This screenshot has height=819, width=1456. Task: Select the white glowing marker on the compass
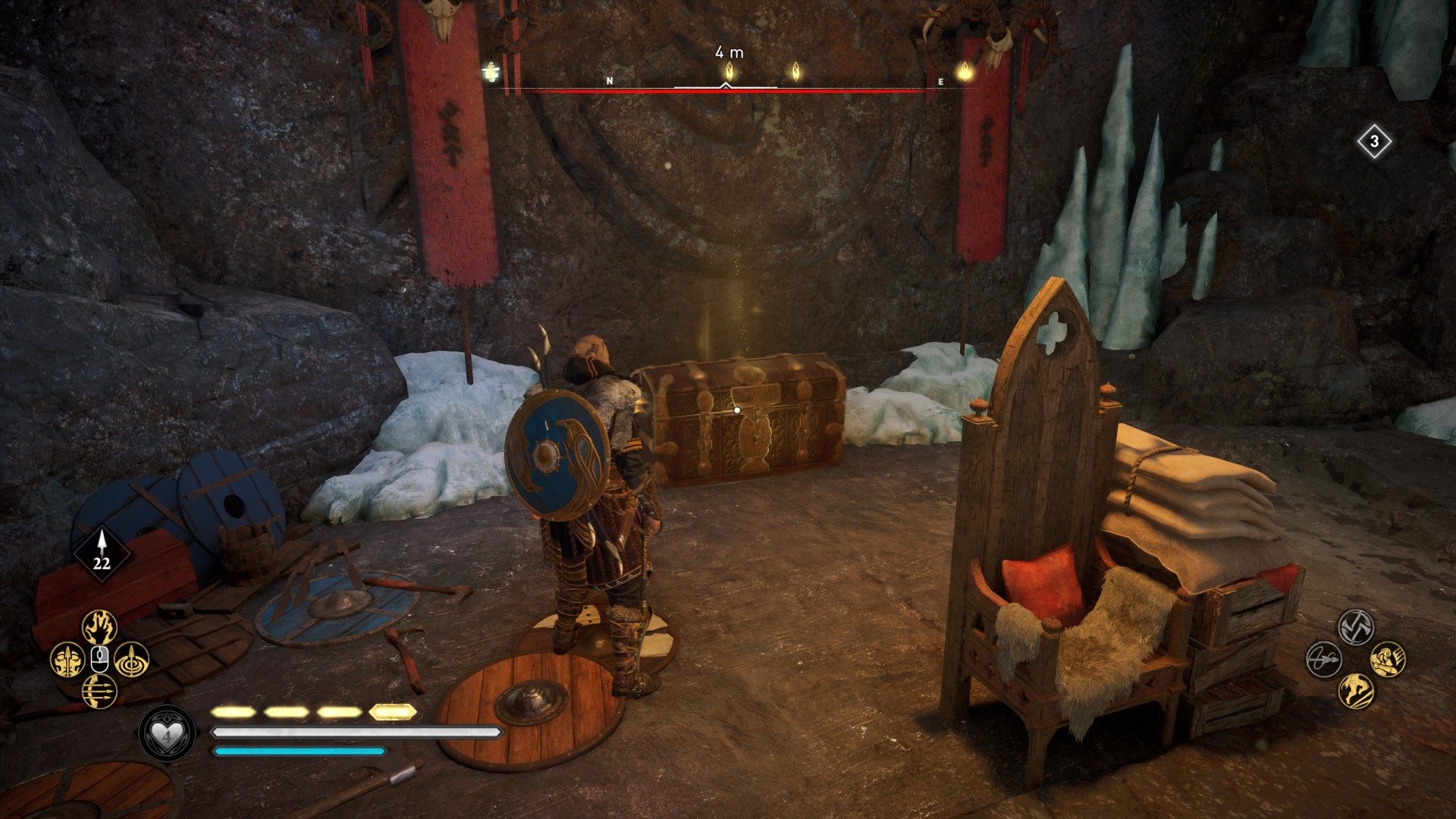[492, 72]
